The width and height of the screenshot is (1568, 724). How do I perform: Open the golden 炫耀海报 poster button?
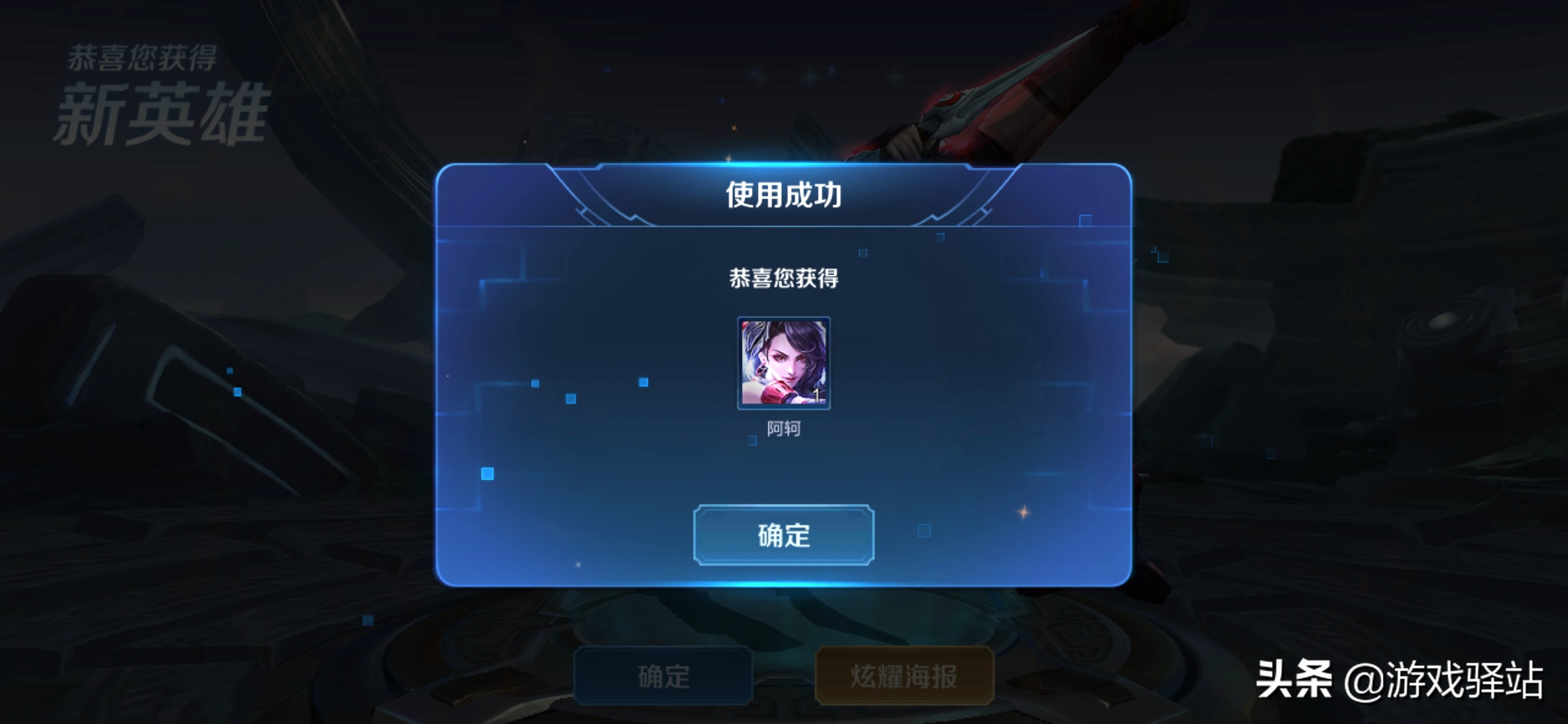click(x=904, y=678)
